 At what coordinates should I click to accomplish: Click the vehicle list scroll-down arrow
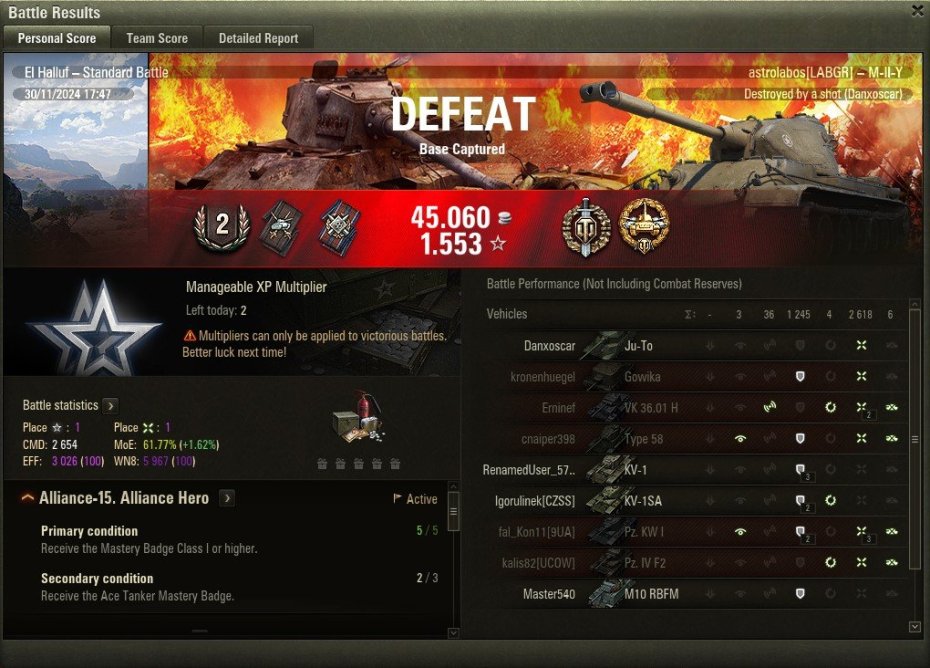[x=914, y=626]
